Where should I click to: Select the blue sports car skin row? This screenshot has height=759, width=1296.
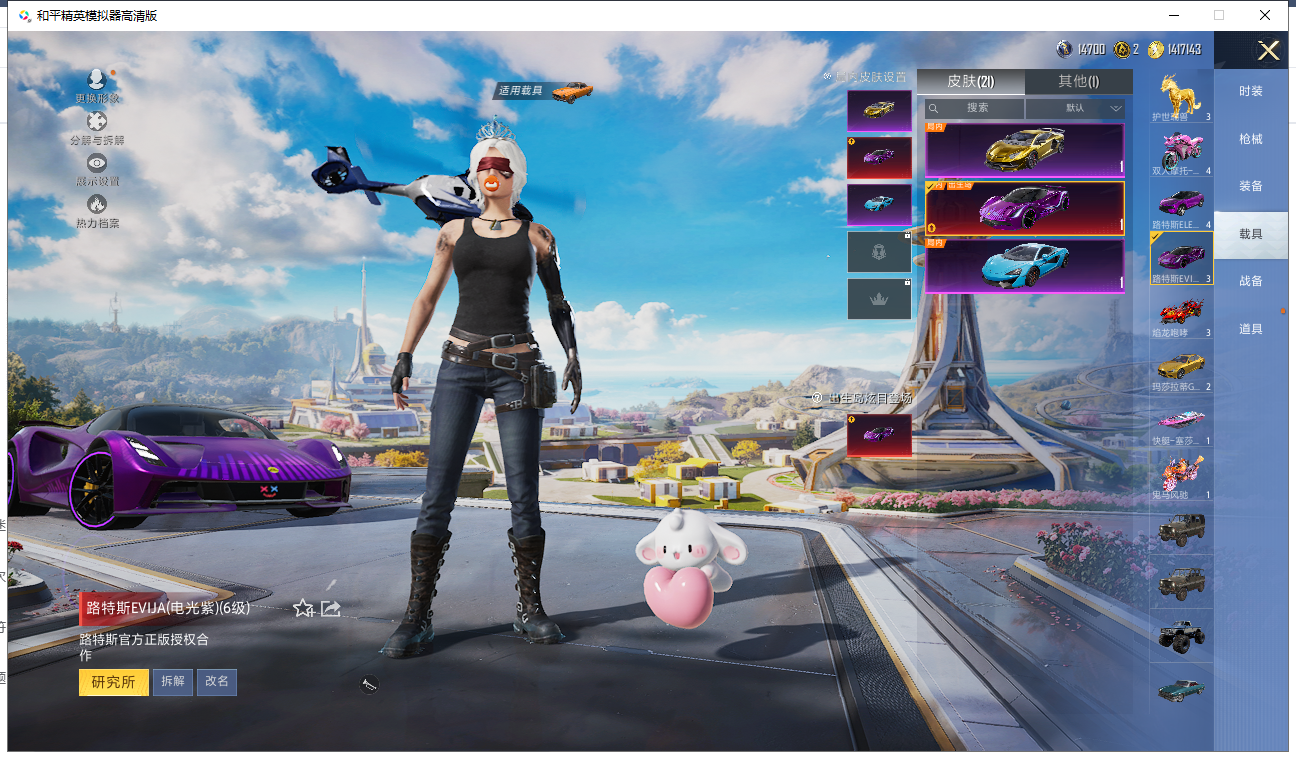pyautogui.click(x=1024, y=266)
